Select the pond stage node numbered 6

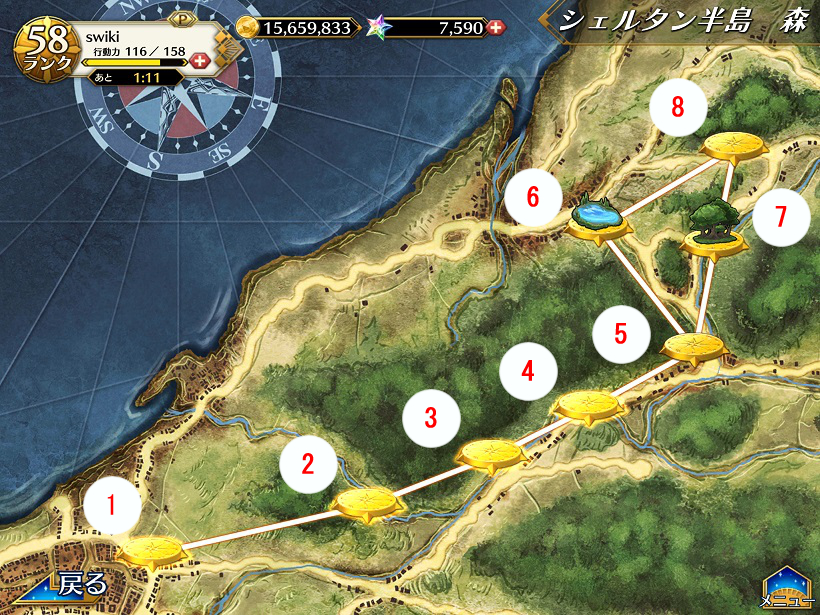click(x=599, y=221)
